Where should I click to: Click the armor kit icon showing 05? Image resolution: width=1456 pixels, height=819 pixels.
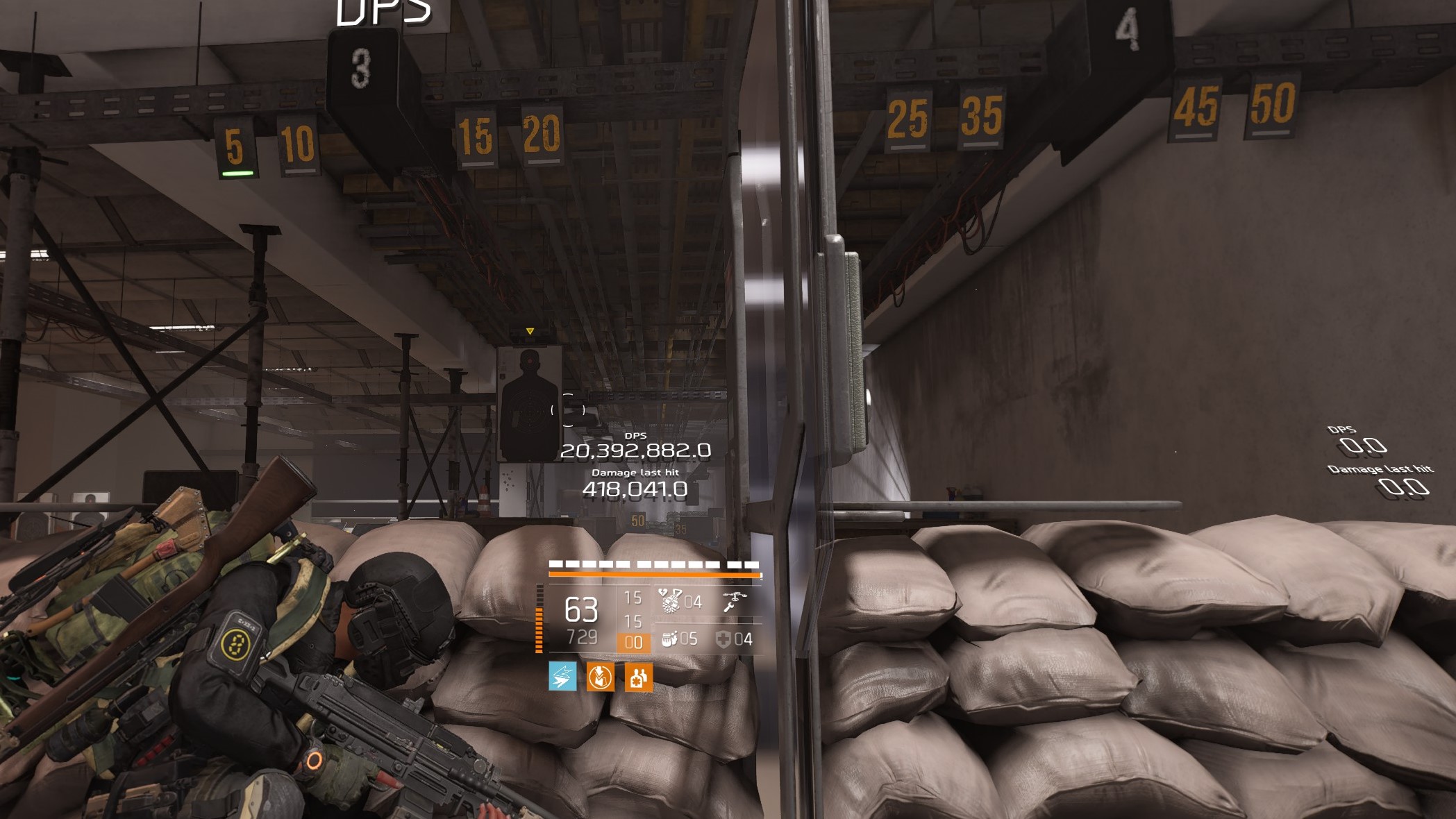coord(669,640)
